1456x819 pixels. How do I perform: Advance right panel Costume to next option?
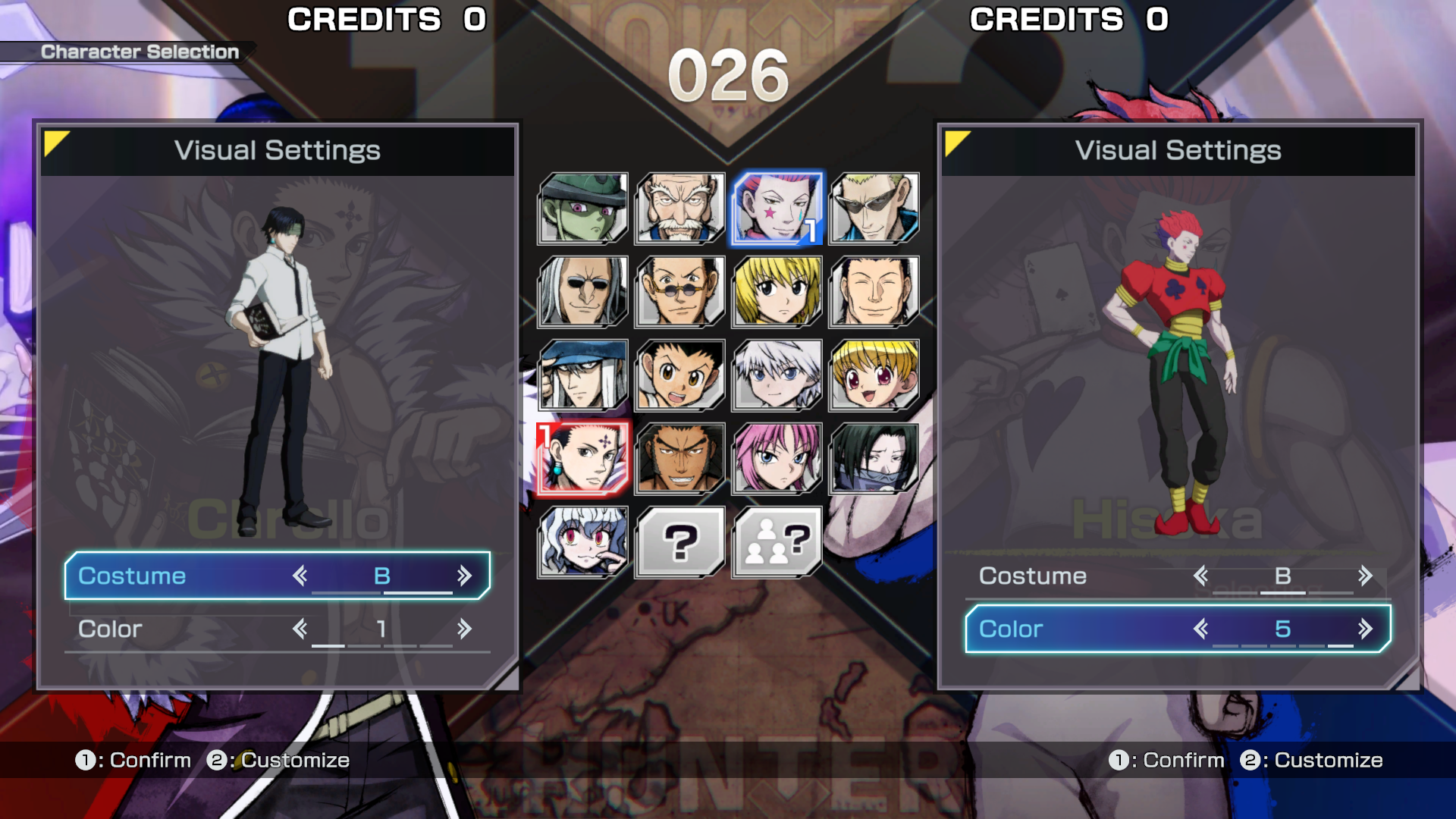pos(1365,576)
